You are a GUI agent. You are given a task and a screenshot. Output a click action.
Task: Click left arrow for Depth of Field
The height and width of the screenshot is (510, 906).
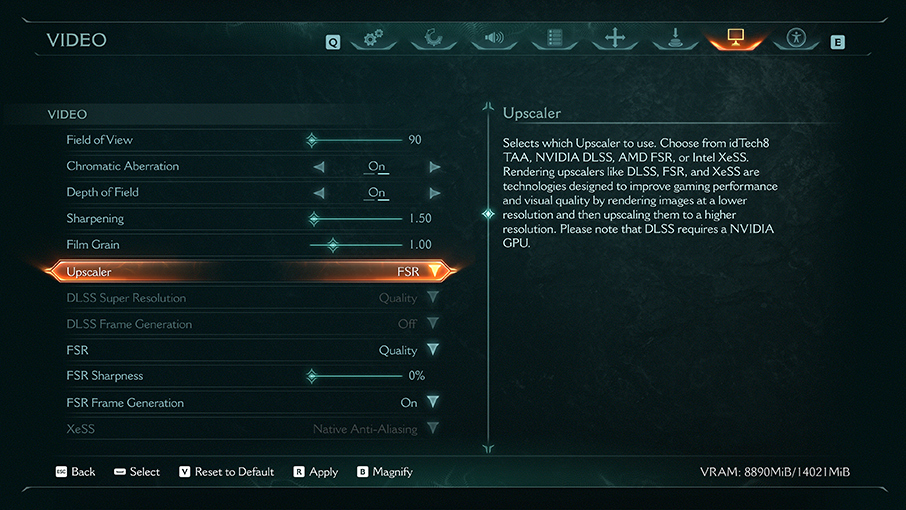319,193
